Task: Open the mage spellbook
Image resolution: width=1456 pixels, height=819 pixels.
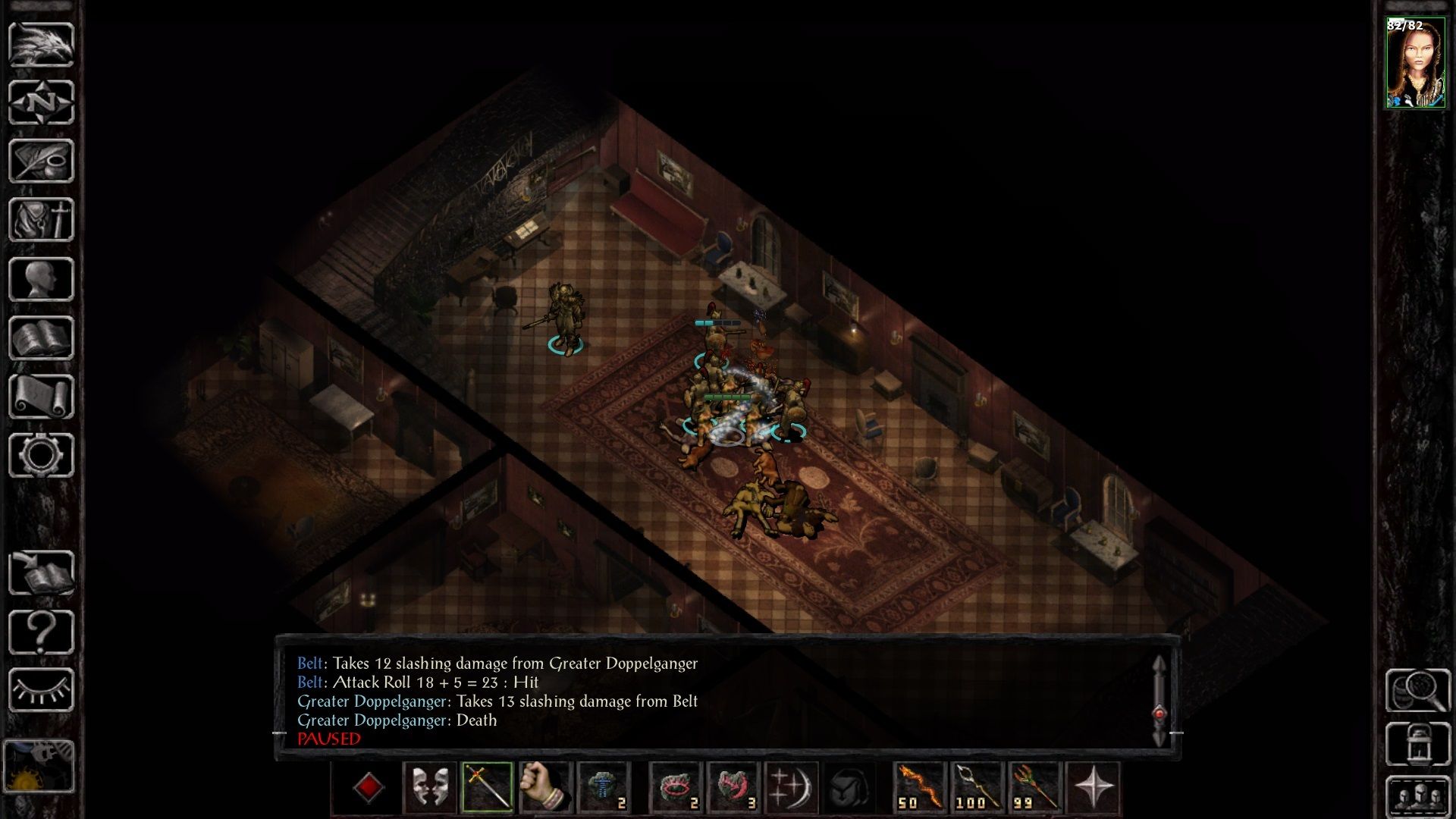Action: pos(41,337)
